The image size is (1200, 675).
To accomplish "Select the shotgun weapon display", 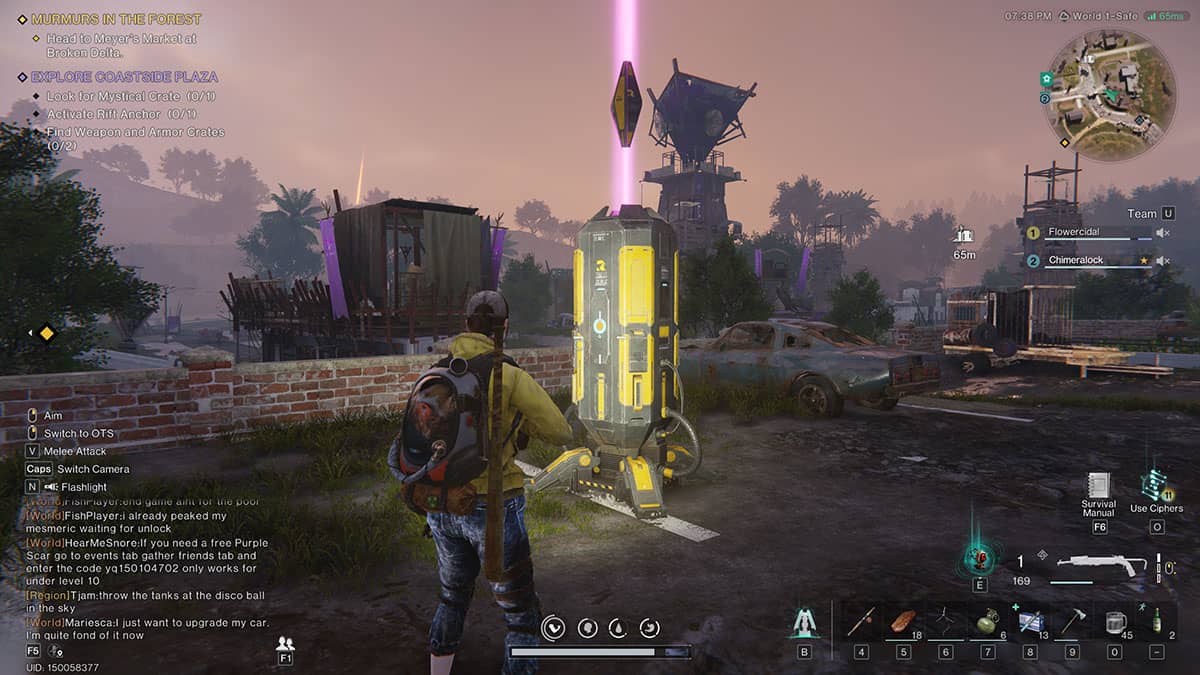I will (x=1100, y=565).
